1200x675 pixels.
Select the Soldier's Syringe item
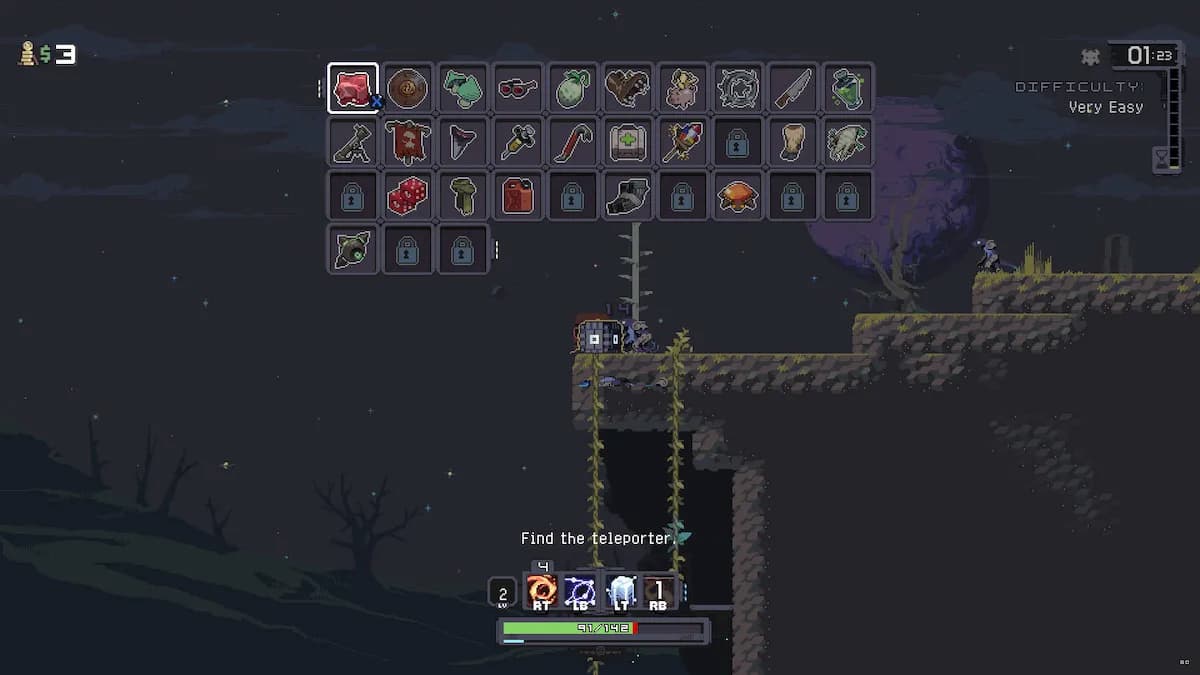coord(517,142)
